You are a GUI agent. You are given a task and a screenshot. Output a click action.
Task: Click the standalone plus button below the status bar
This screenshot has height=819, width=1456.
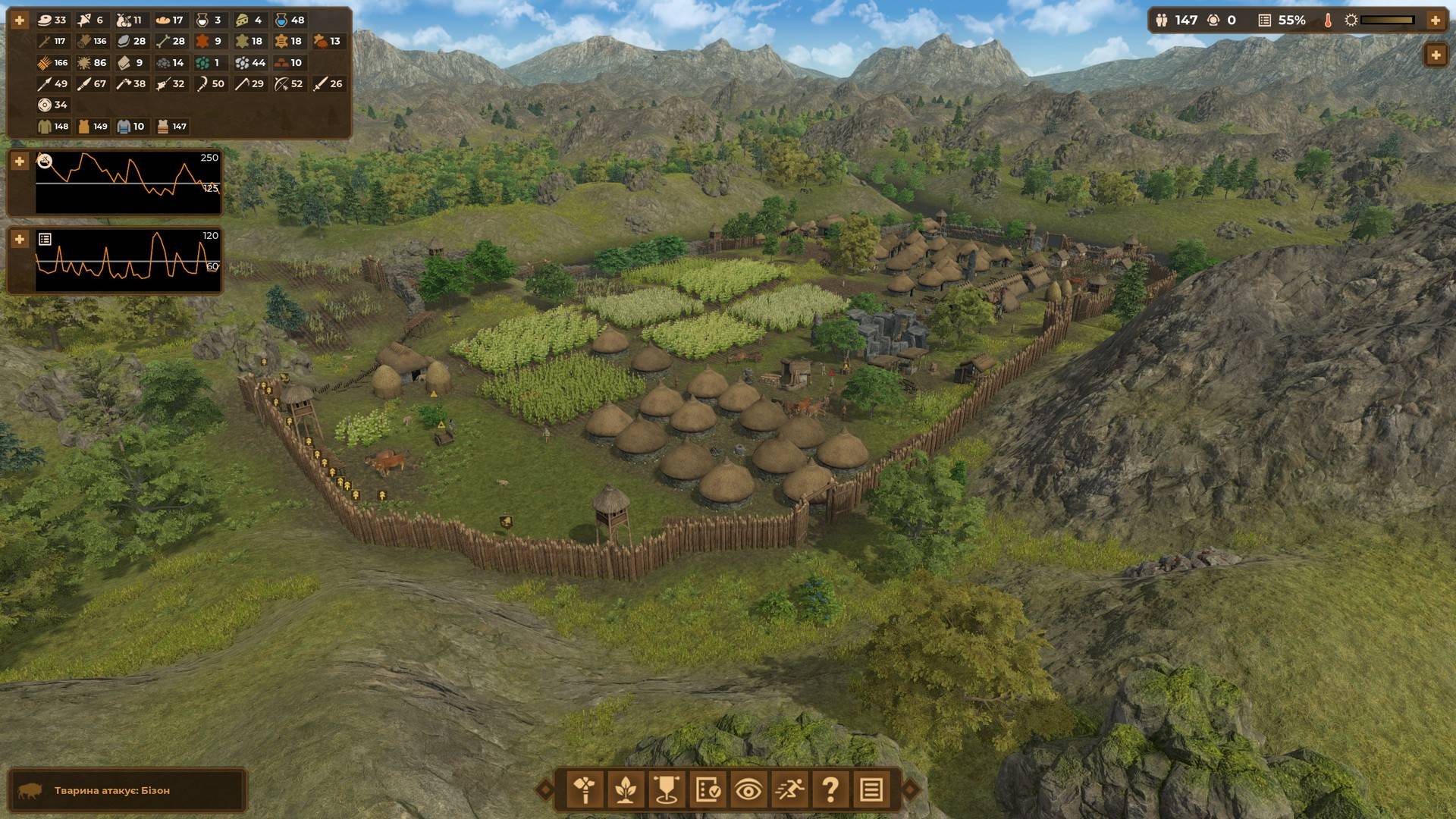[1435, 55]
